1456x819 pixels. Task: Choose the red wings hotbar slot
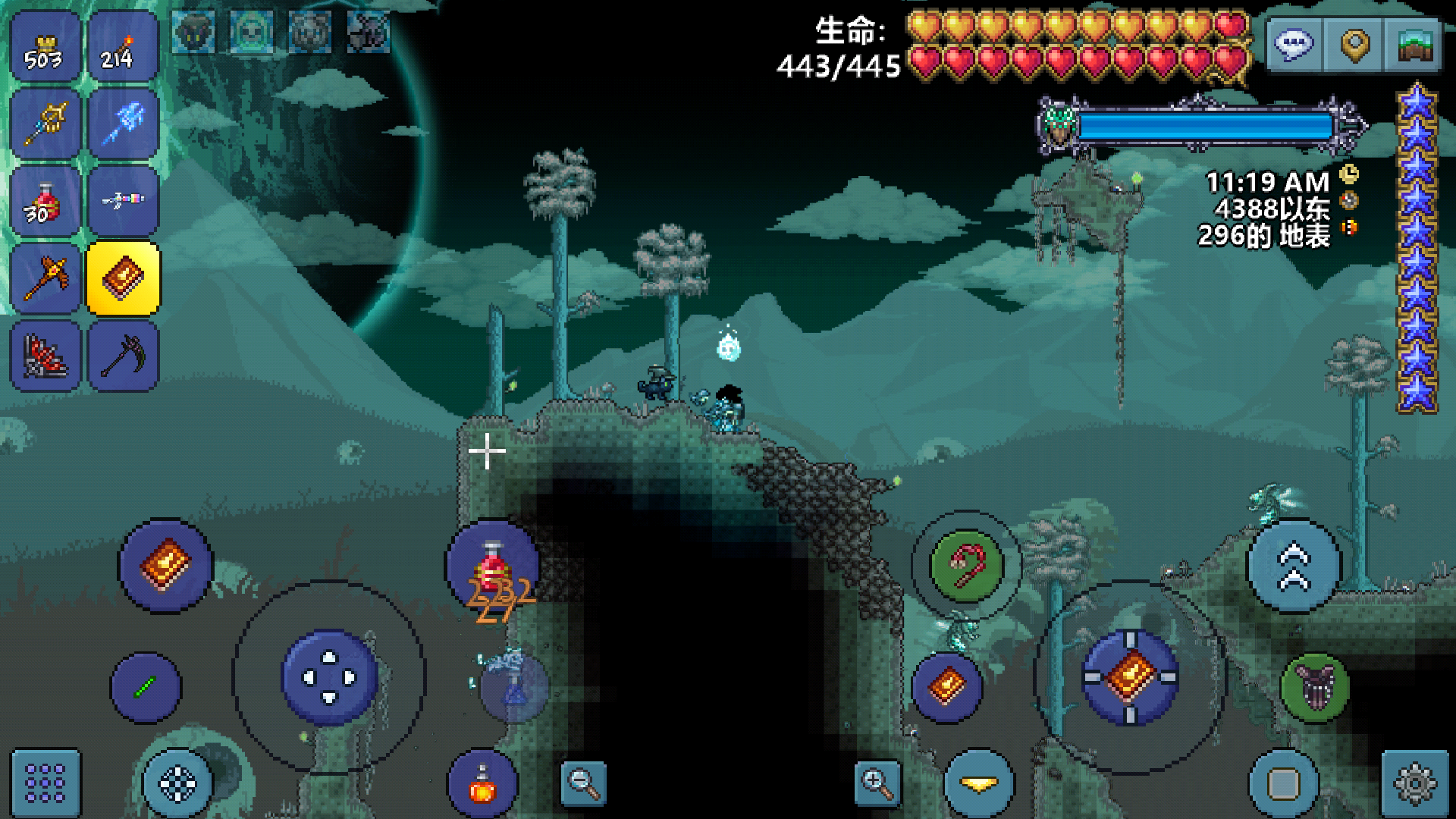pos(45,356)
